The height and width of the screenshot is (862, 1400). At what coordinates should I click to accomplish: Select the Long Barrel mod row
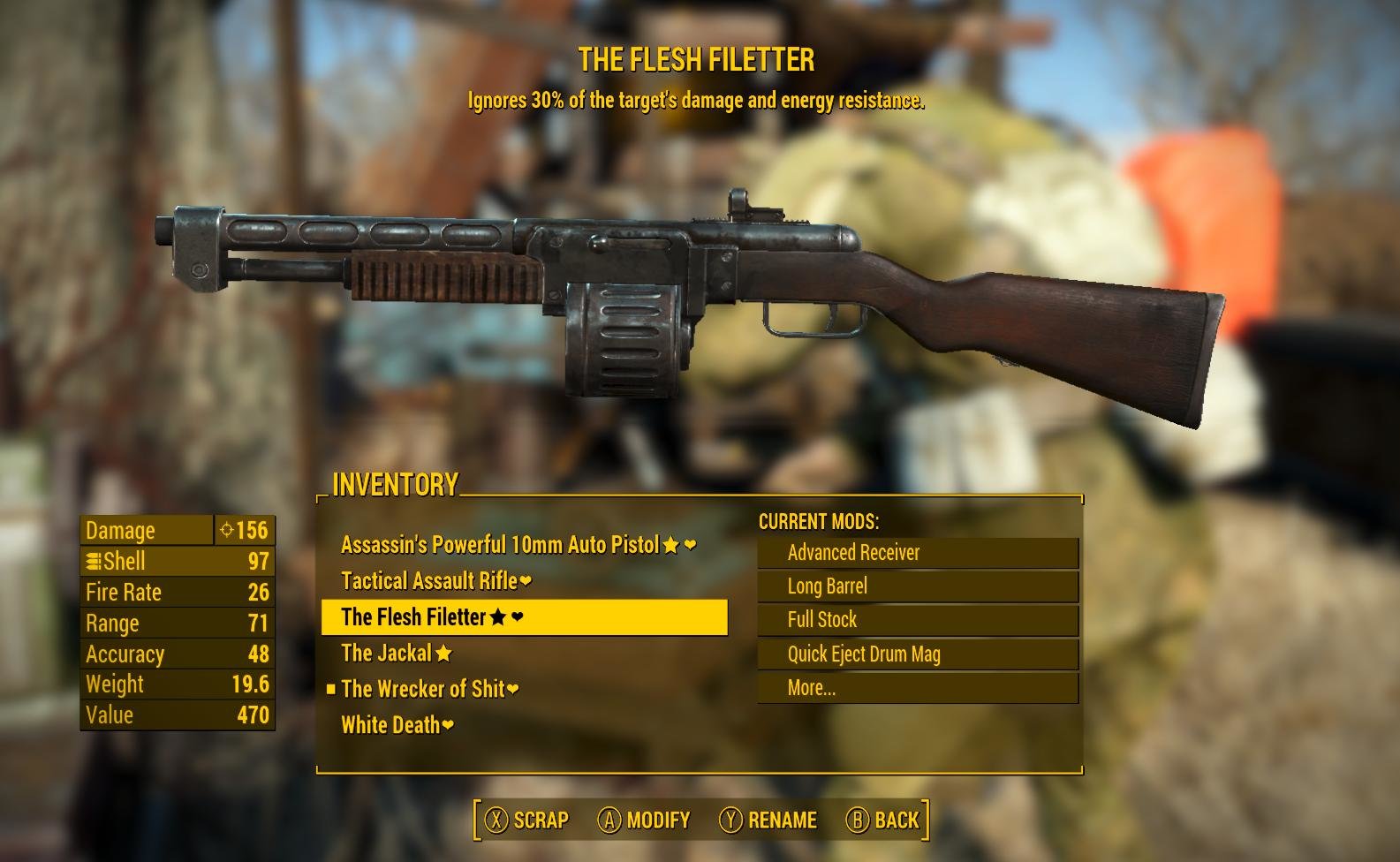[918, 586]
